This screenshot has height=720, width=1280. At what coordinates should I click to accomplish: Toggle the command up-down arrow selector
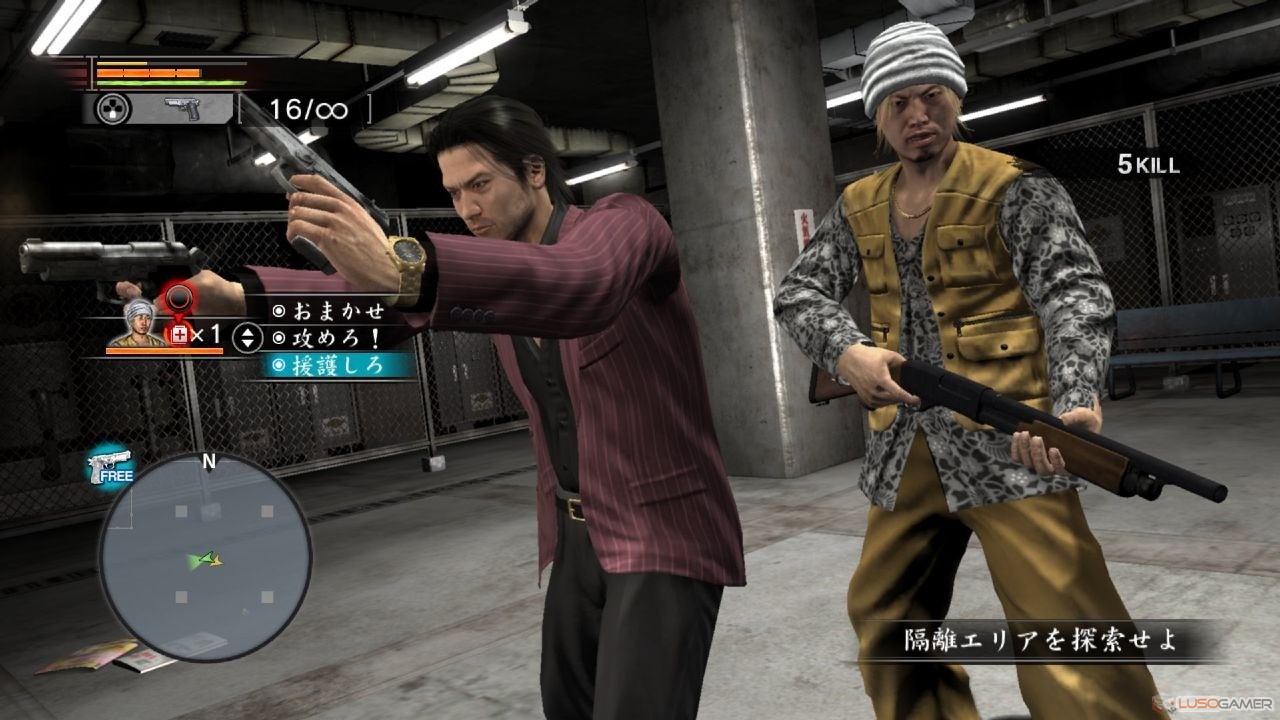247,338
